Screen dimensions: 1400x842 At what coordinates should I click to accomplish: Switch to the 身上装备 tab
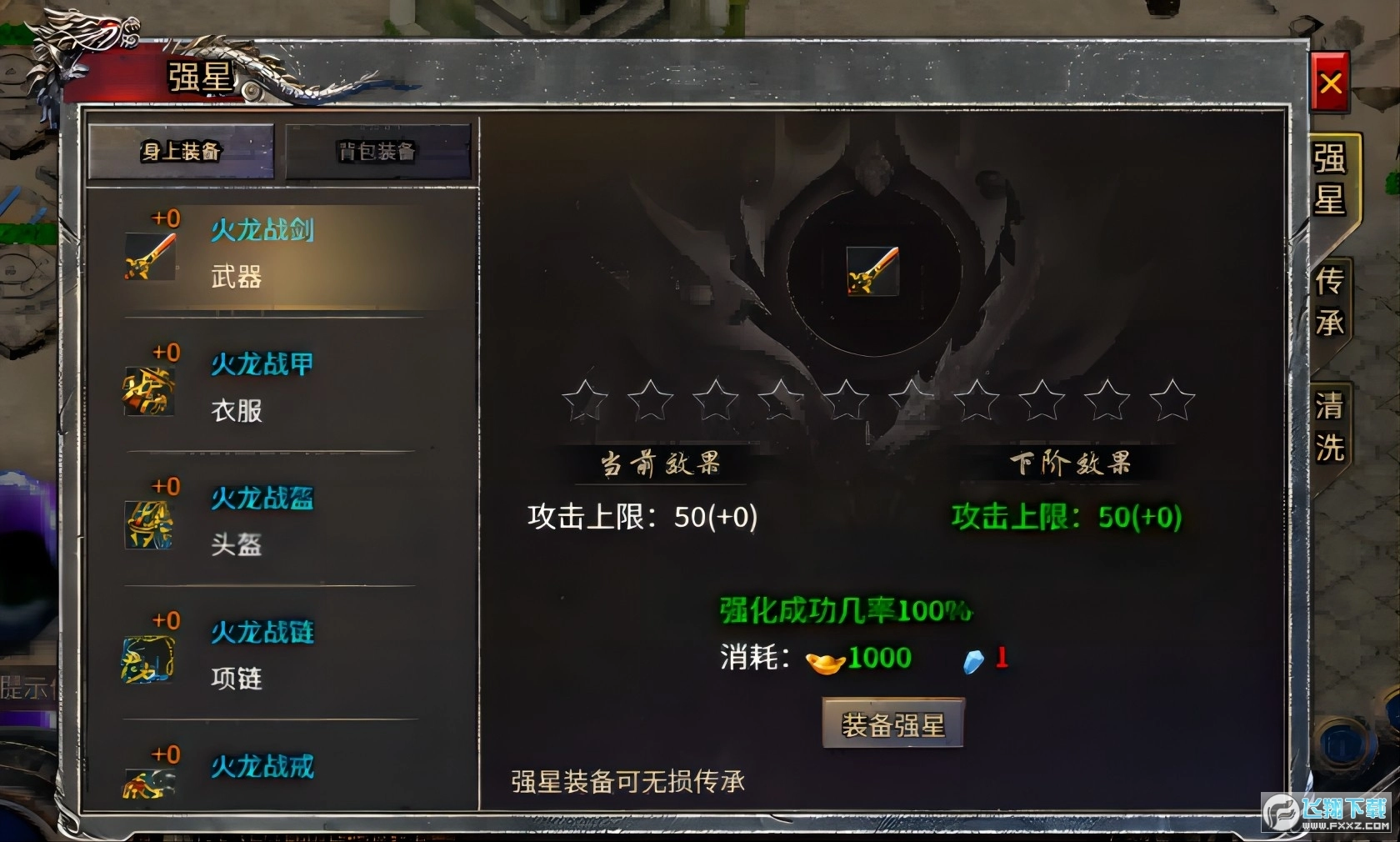[180, 153]
